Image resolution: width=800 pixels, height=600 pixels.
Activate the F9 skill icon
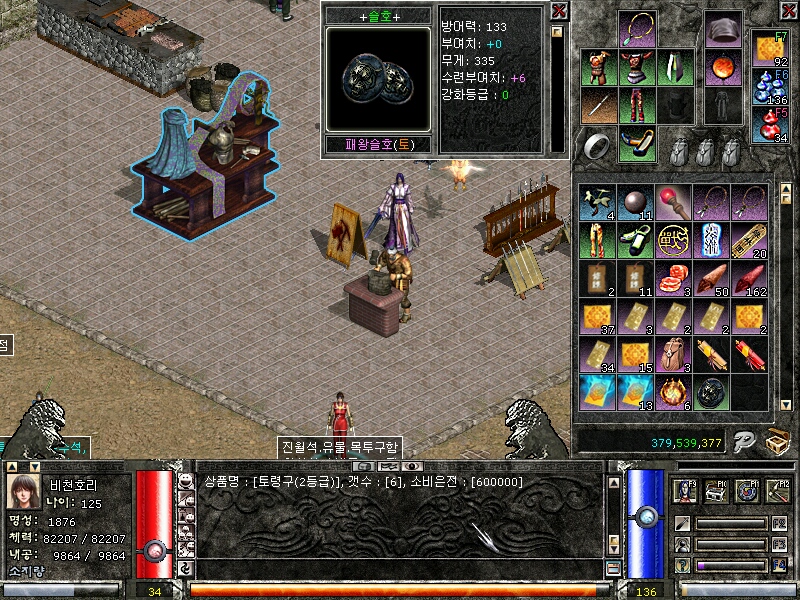pos(686,490)
